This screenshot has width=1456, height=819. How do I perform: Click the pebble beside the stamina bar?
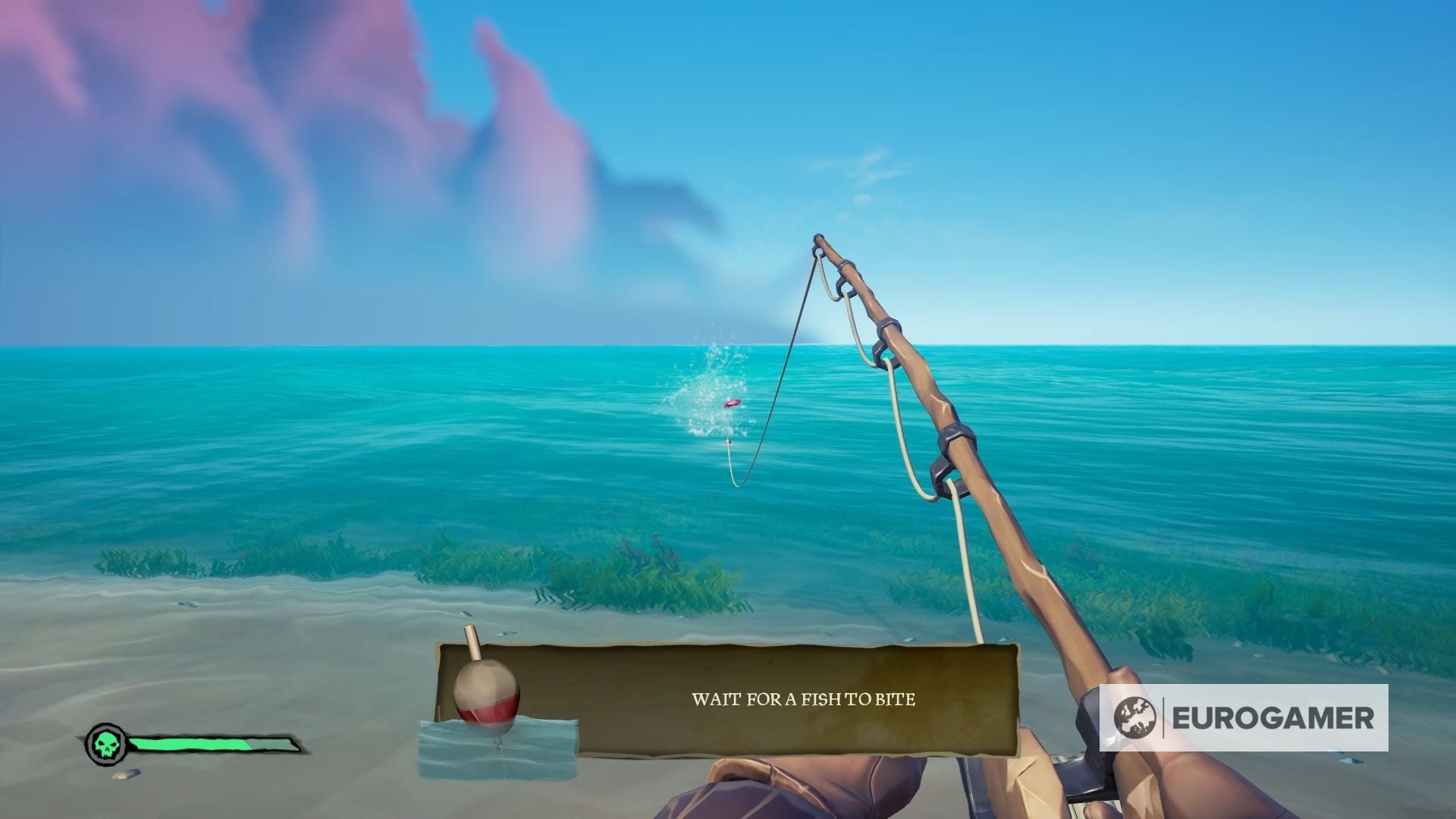pos(126,775)
